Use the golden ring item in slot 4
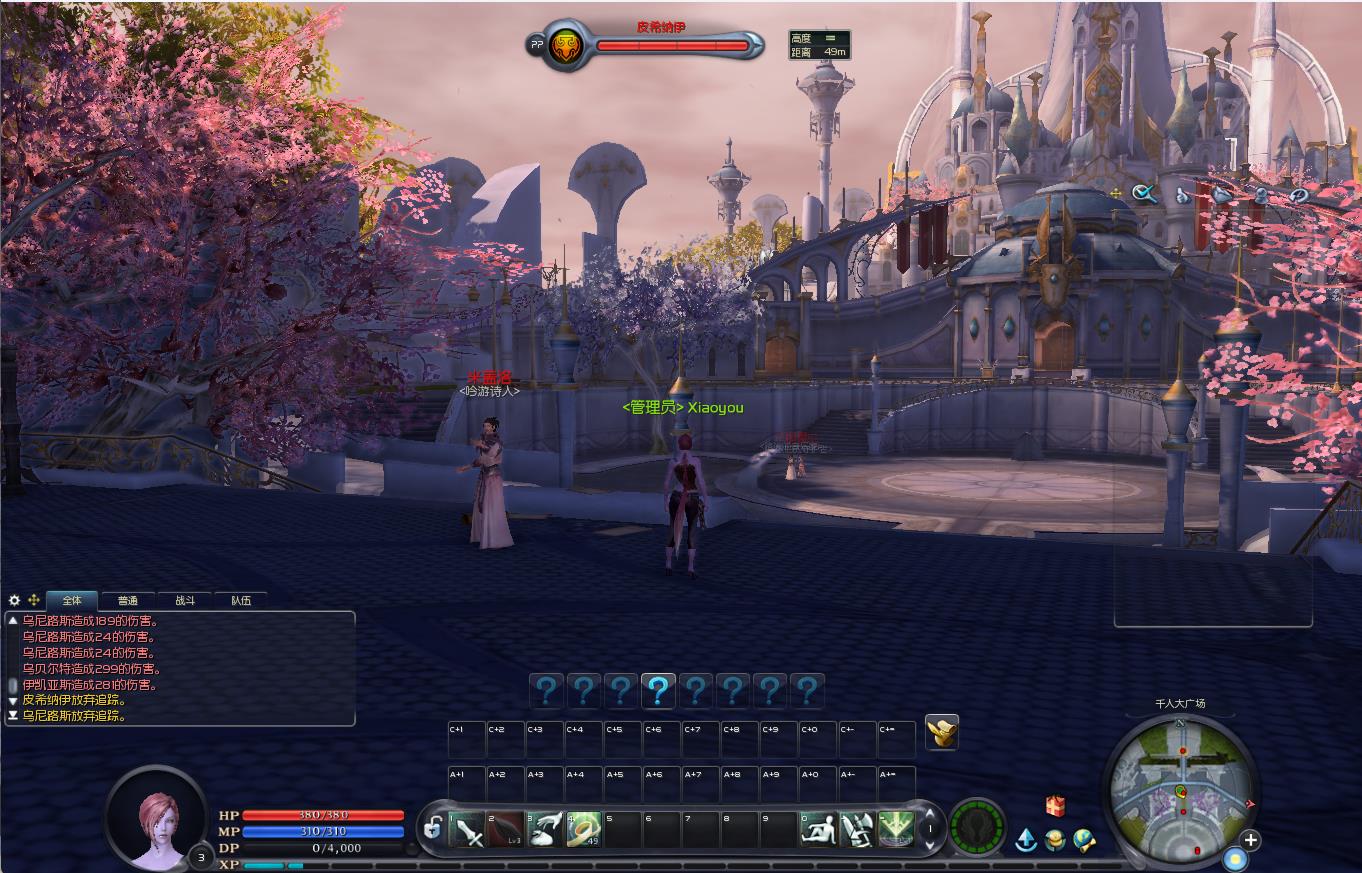This screenshot has width=1362, height=873. tap(584, 830)
